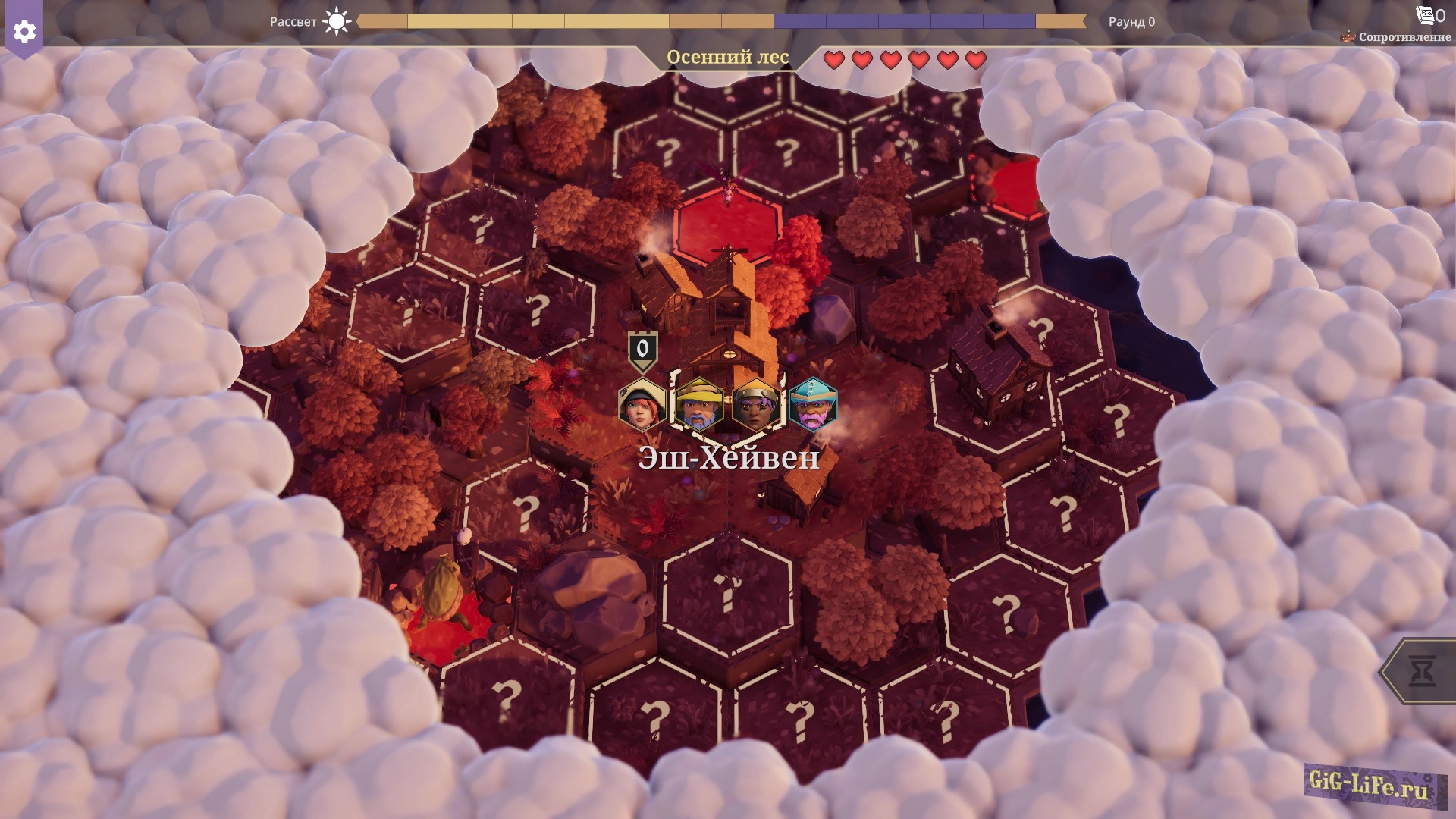Open the card counter icon showing 0
This screenshot has height=819, width=1456.
pyautogui.click(x=1429, y=15)
